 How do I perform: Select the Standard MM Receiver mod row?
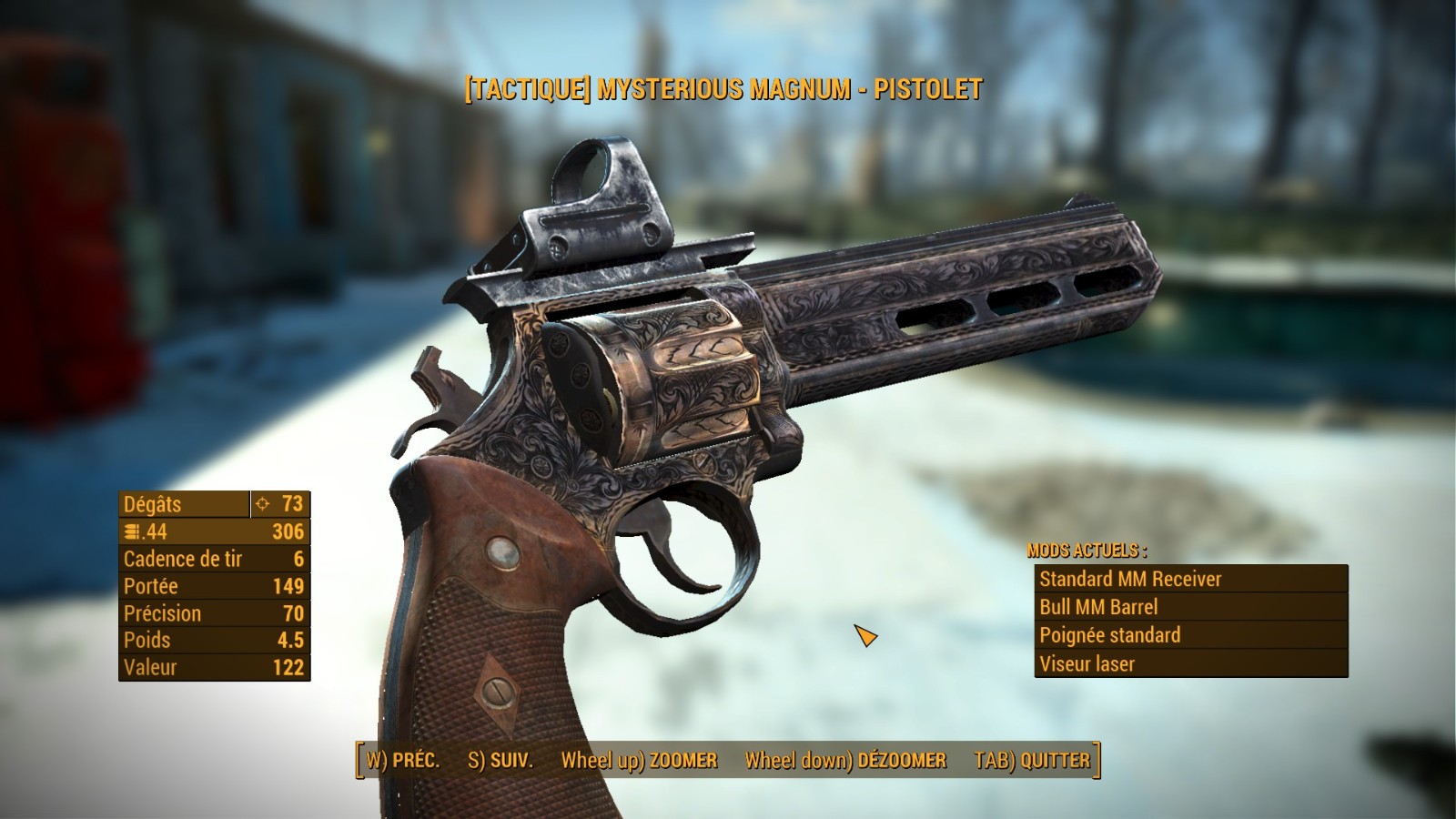click(1190, 579)
